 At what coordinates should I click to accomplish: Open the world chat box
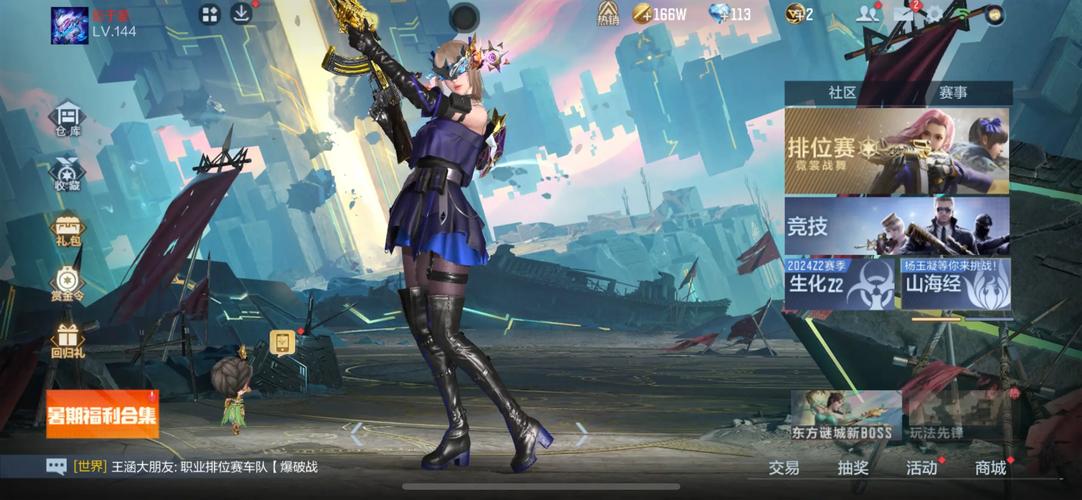[190, 466]
